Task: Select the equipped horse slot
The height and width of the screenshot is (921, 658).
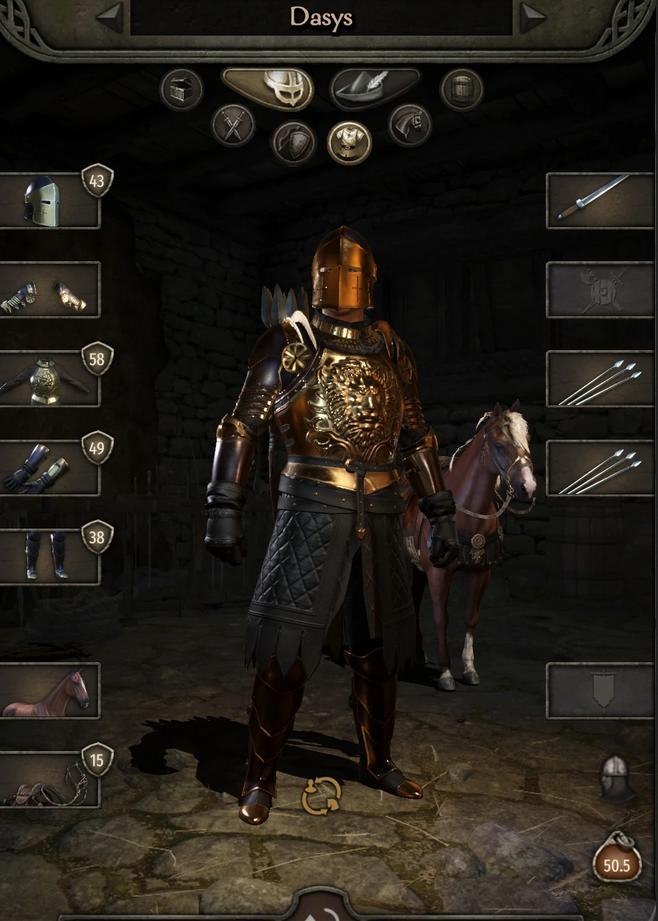Action: 49,690
